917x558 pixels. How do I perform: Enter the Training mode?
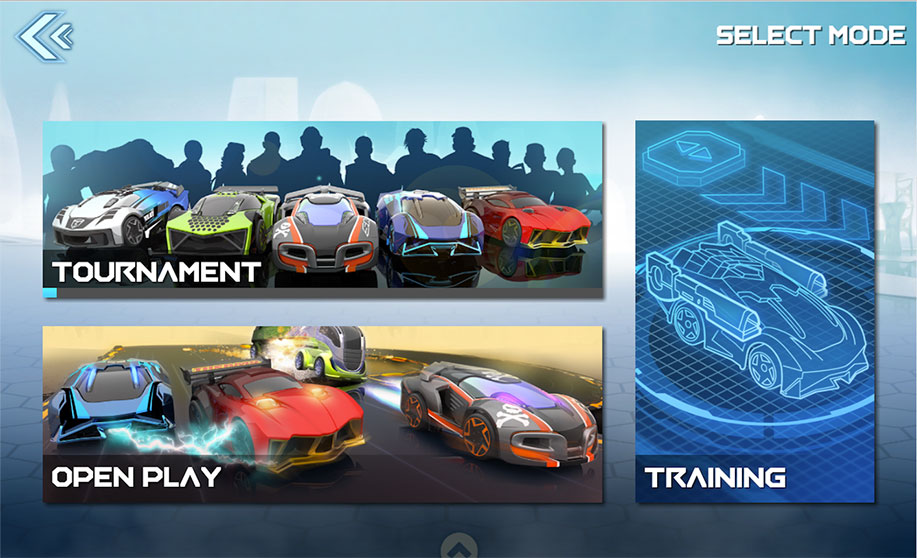[x=755, y=311]
